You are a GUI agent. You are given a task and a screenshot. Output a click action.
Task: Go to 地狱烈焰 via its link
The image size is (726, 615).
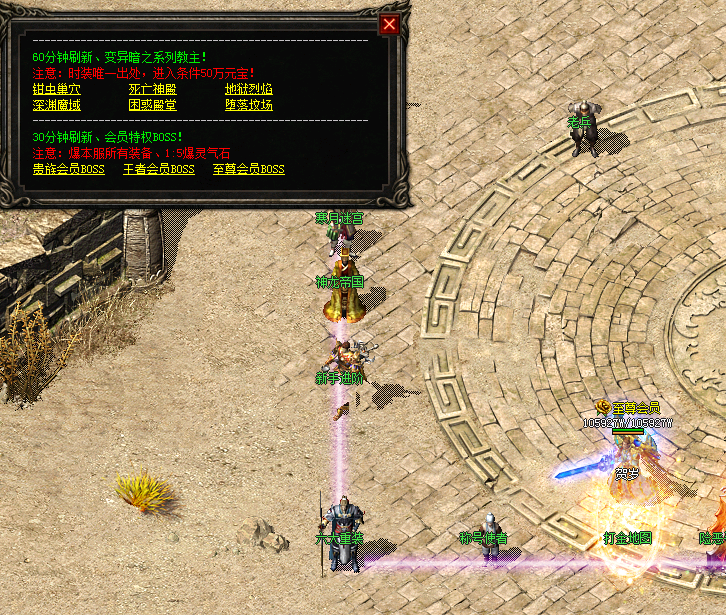pyautogui.click(x=249, y=89)
